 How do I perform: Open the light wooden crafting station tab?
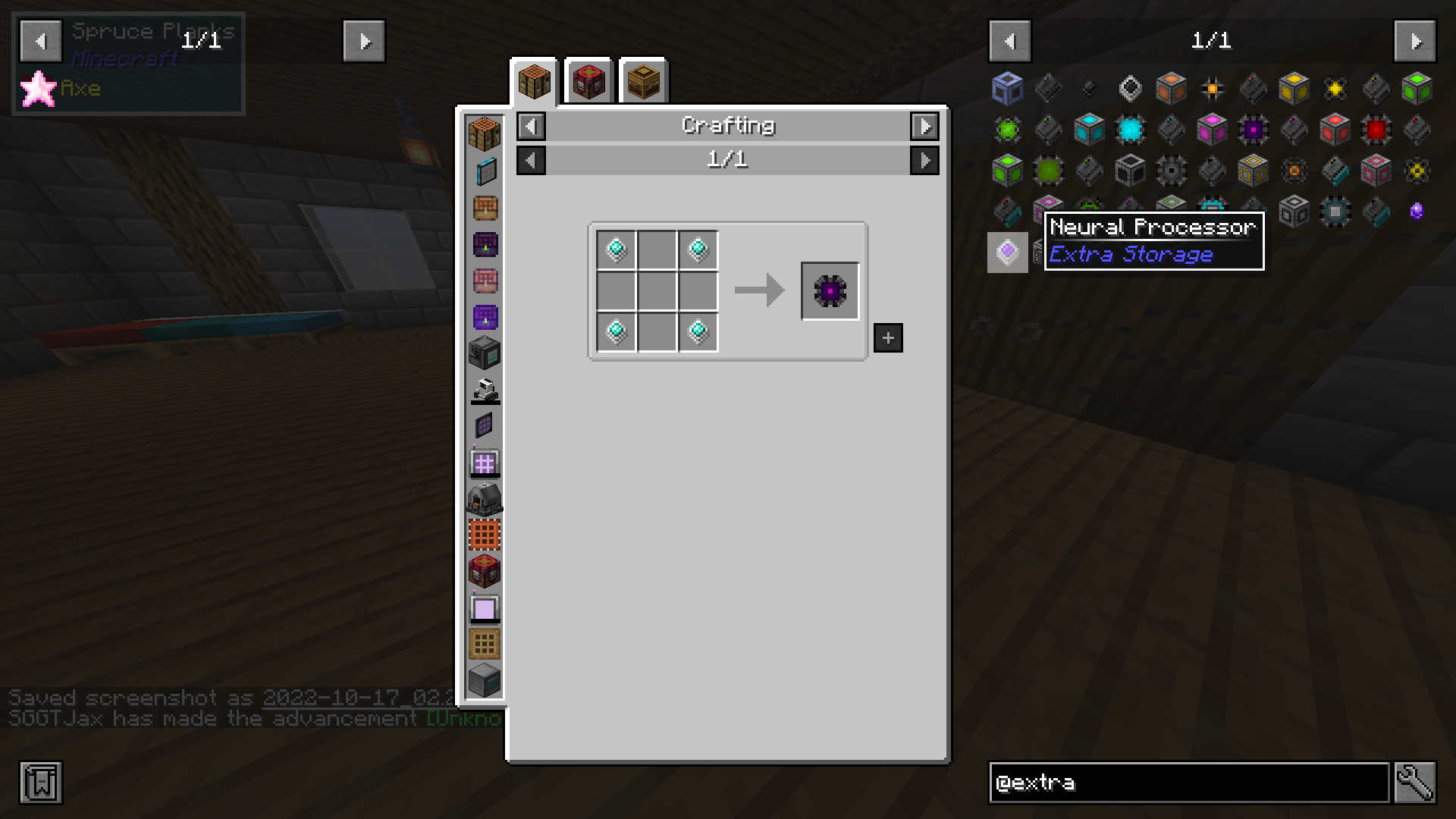[644, 82]
